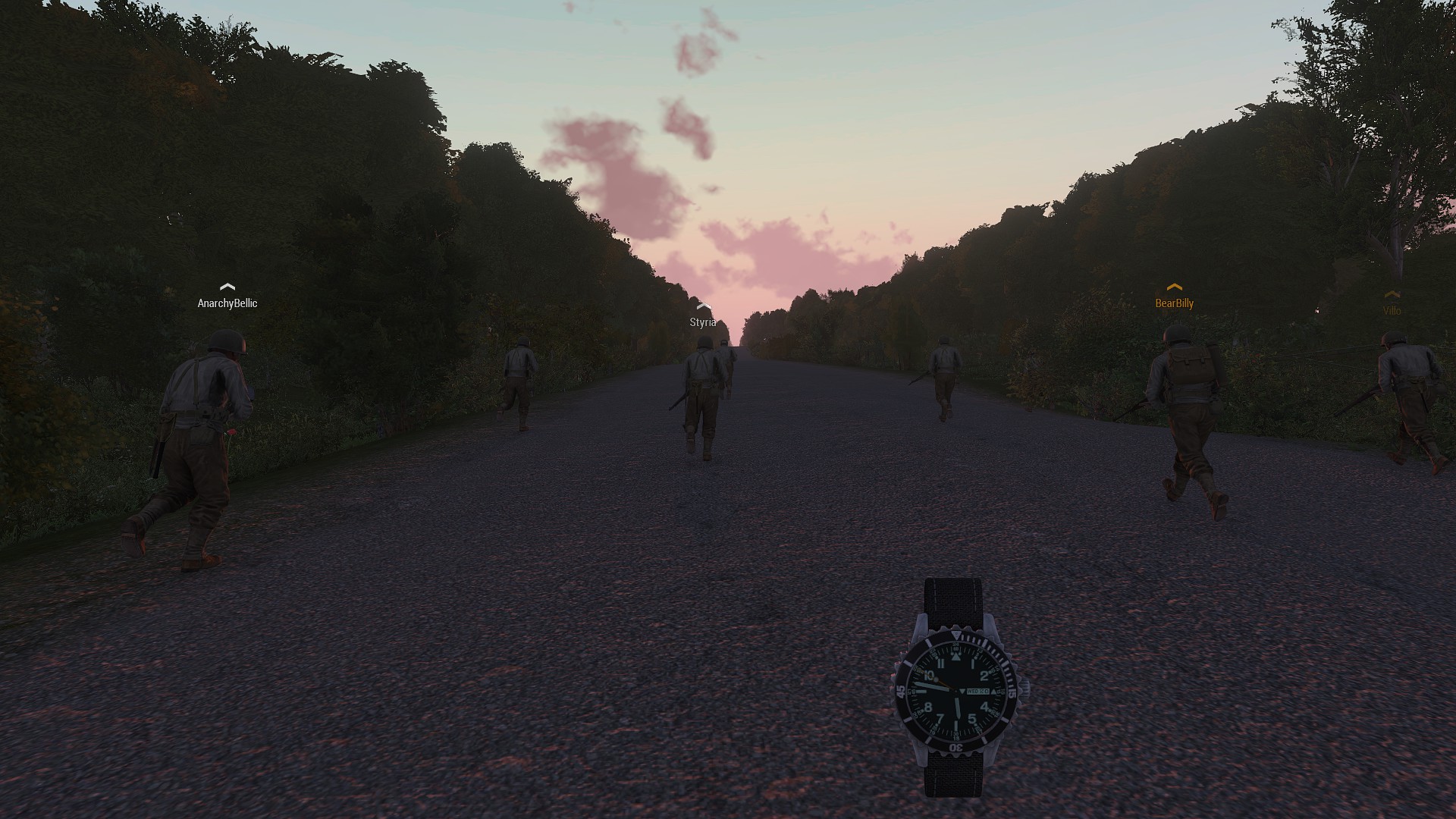Choose the Villo player name tag

(1392, 311)
